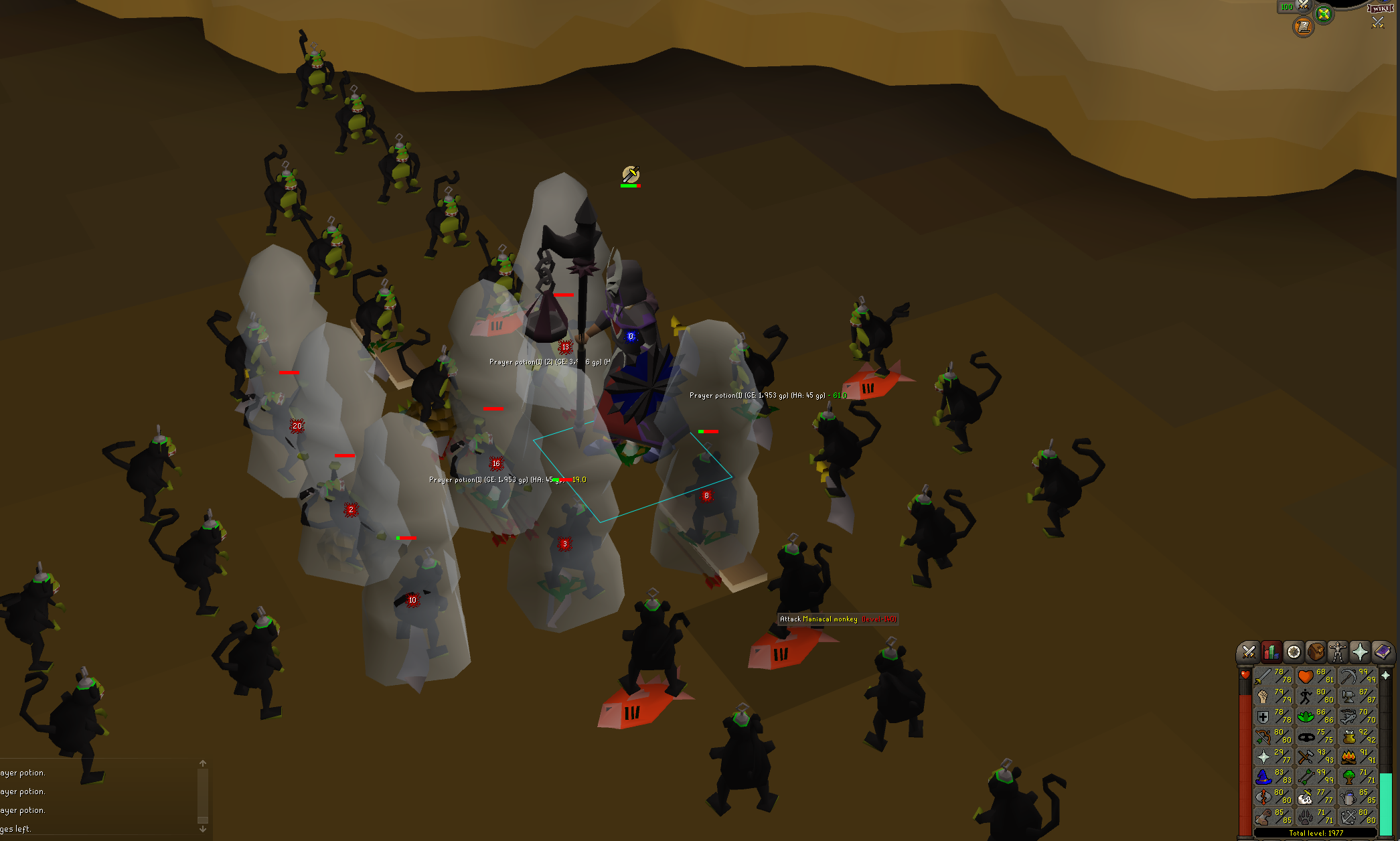View the Woodcutting tree skill
This screenshot has height=841, width=1400.
point(1358,777)
